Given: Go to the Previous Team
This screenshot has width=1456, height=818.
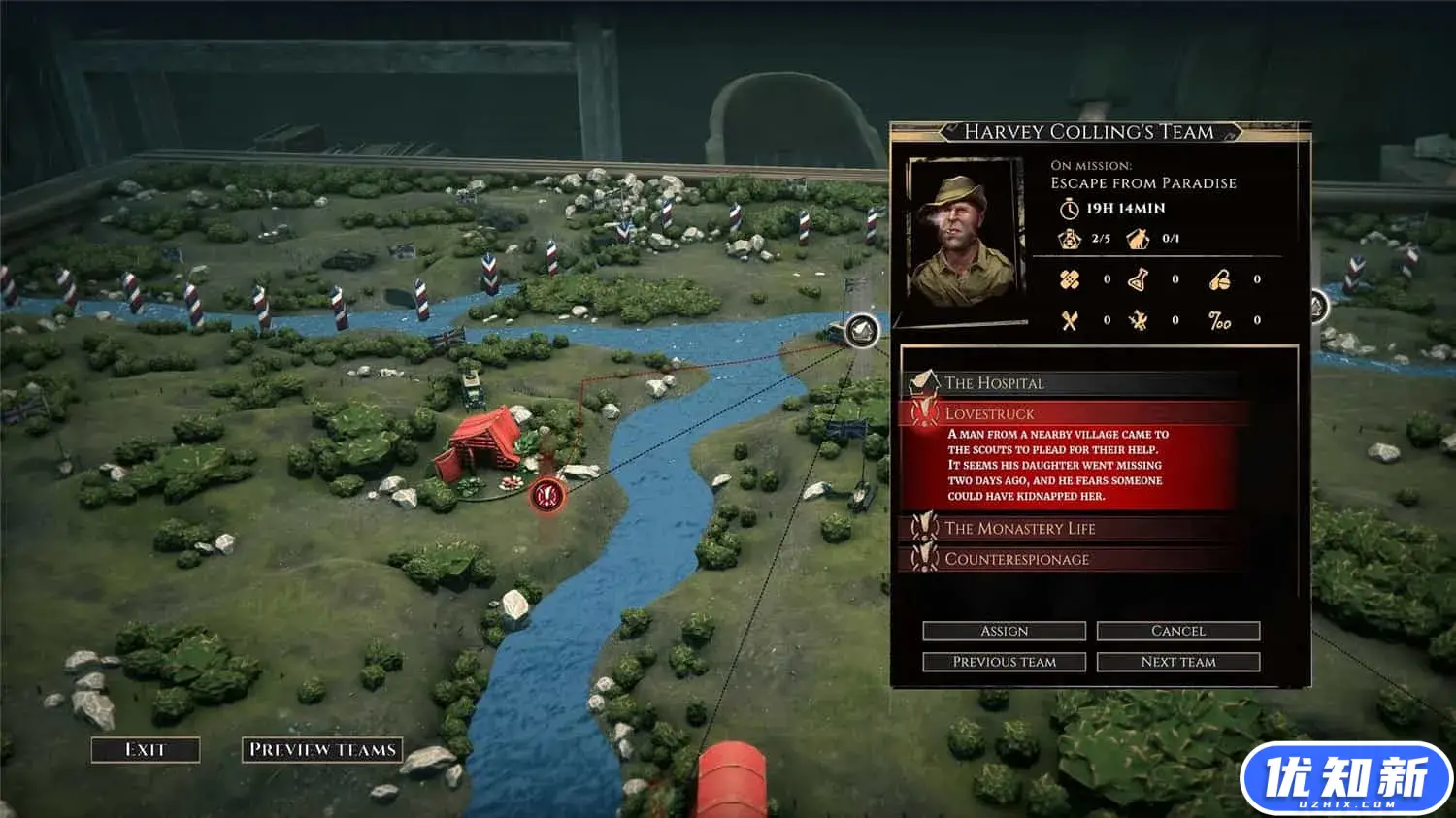Looking at the screenshot, I should click(1004, 662).
